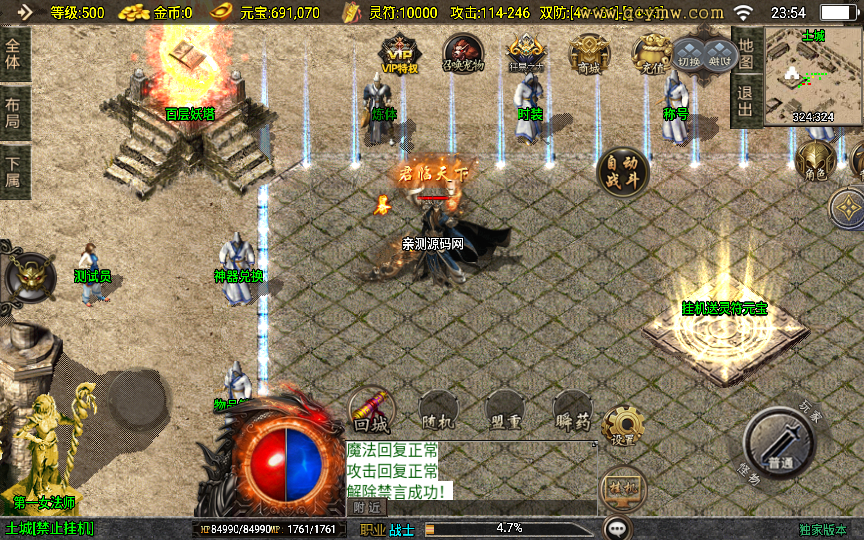Viewport: 864px width, 540px height.
Task: Use the 瞬药 instant potion button
Action: (x=572, y=411)
